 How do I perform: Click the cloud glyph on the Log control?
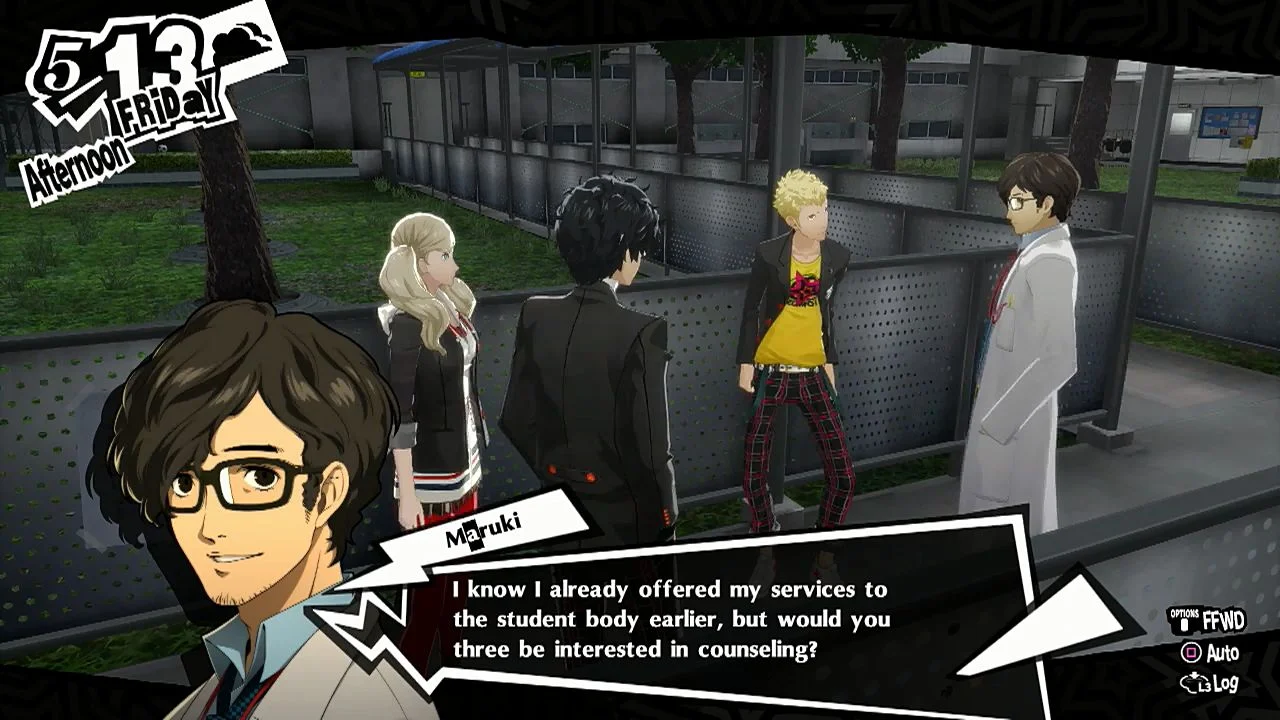click(1192, 683)
